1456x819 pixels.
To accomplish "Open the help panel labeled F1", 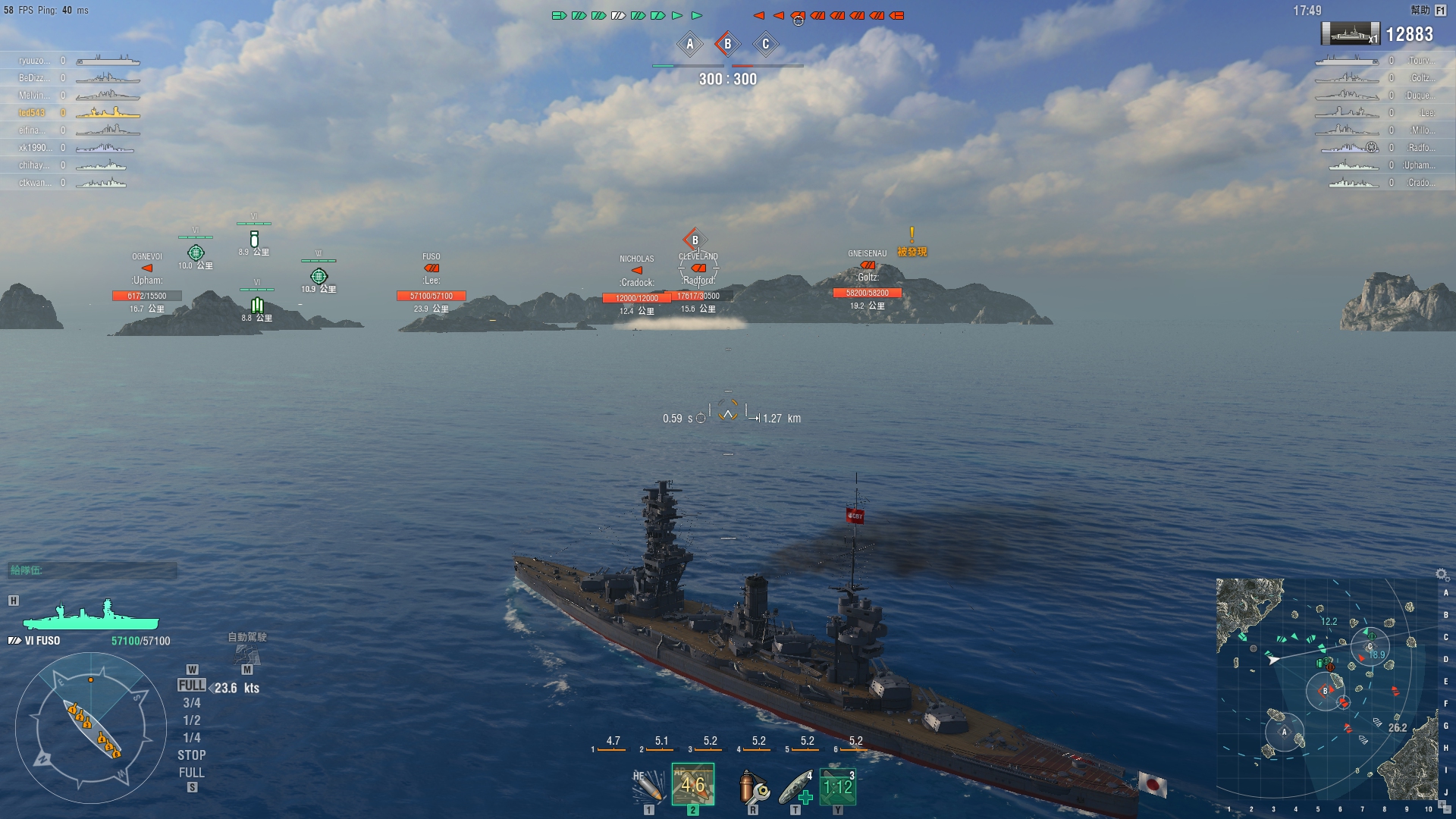I will (x=1439, y=11).
